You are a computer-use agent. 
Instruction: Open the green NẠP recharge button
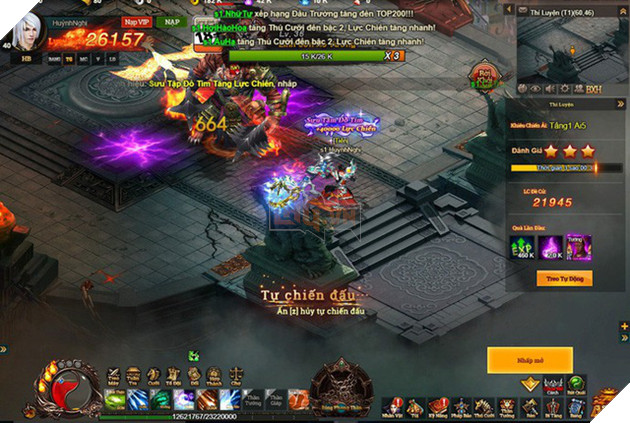[172, 20]
